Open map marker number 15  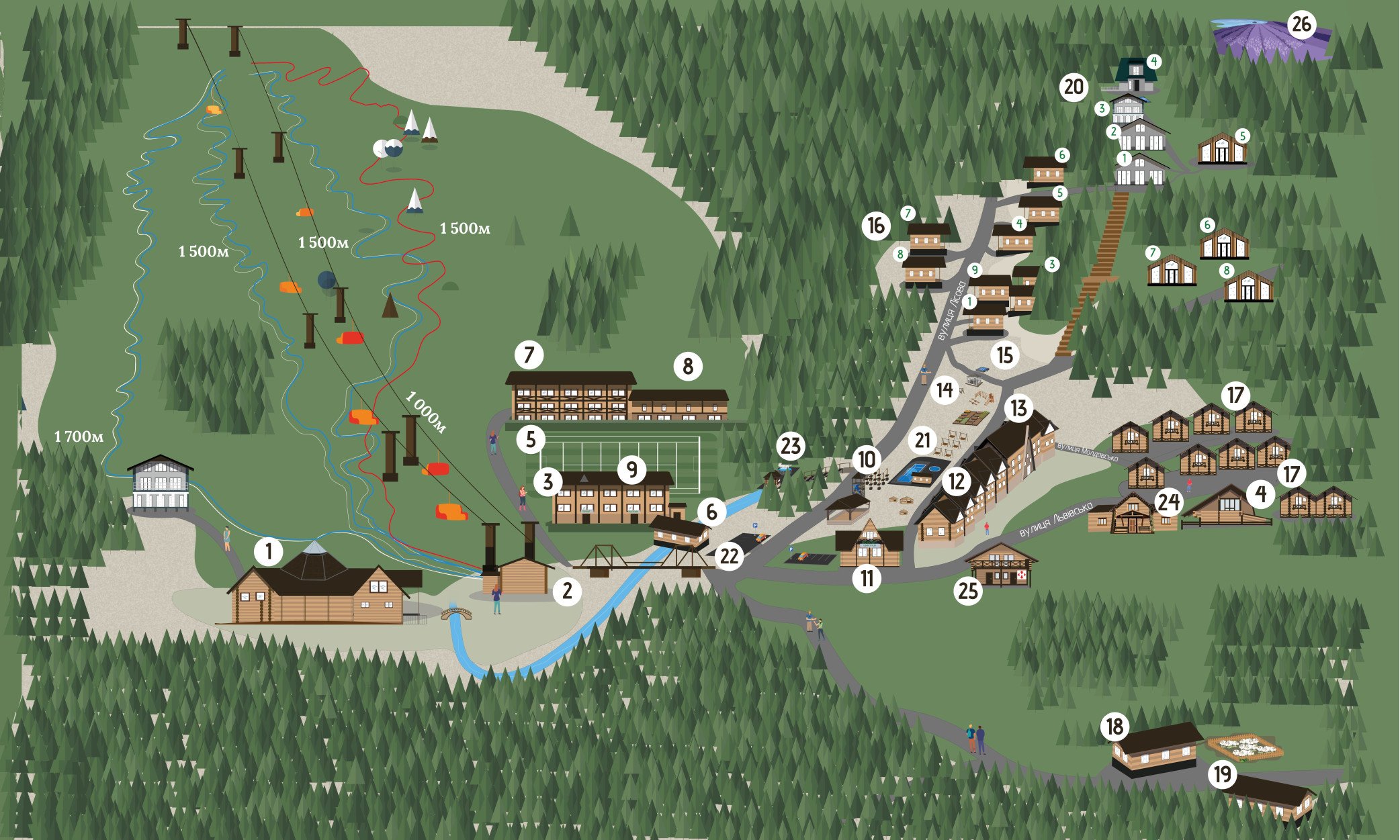(x=1004, y=355)
